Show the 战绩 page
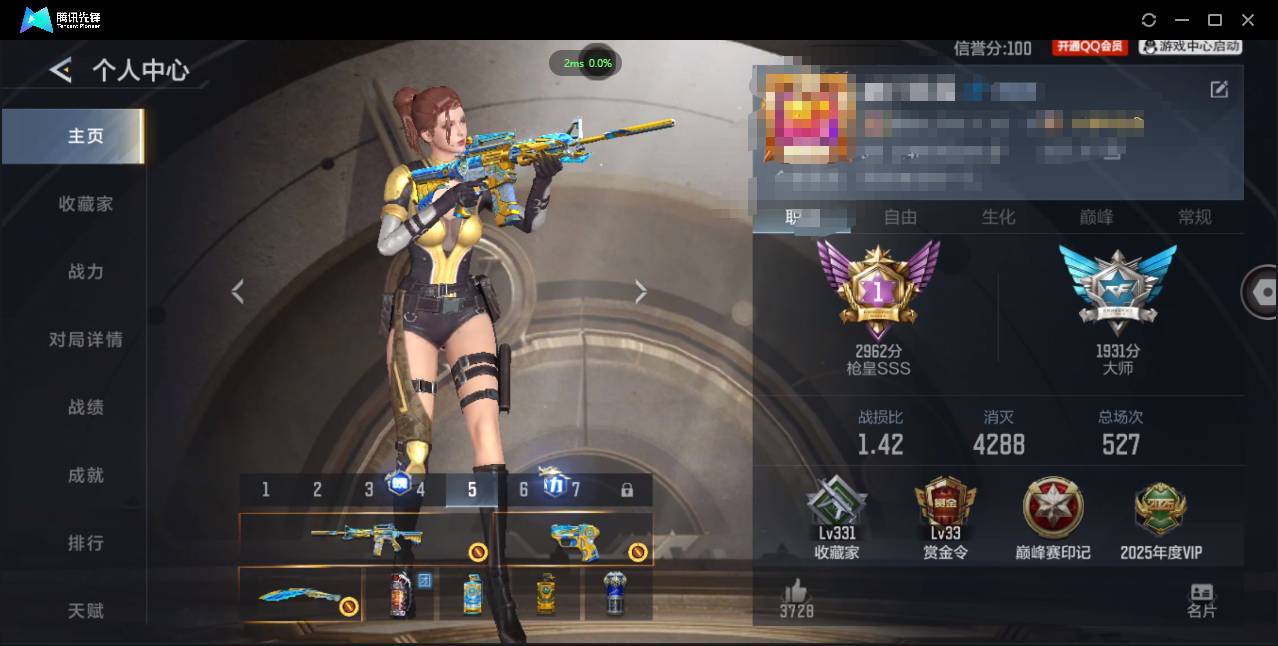Image resolution: width=1278 pixels, height=646 pixels. click(x=86, y=408)
